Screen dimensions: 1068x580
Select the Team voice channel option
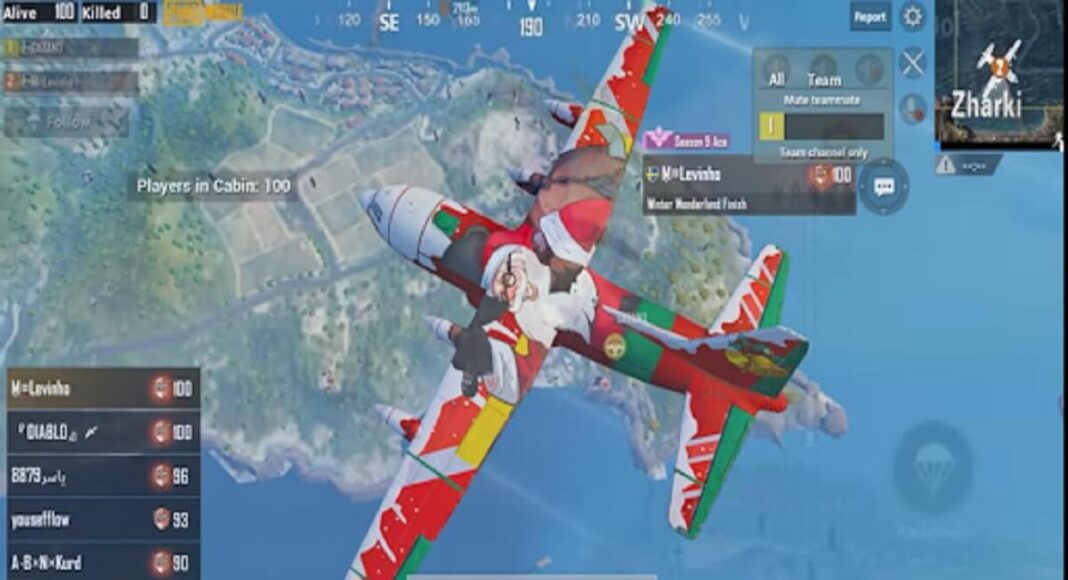click(824, 71)
